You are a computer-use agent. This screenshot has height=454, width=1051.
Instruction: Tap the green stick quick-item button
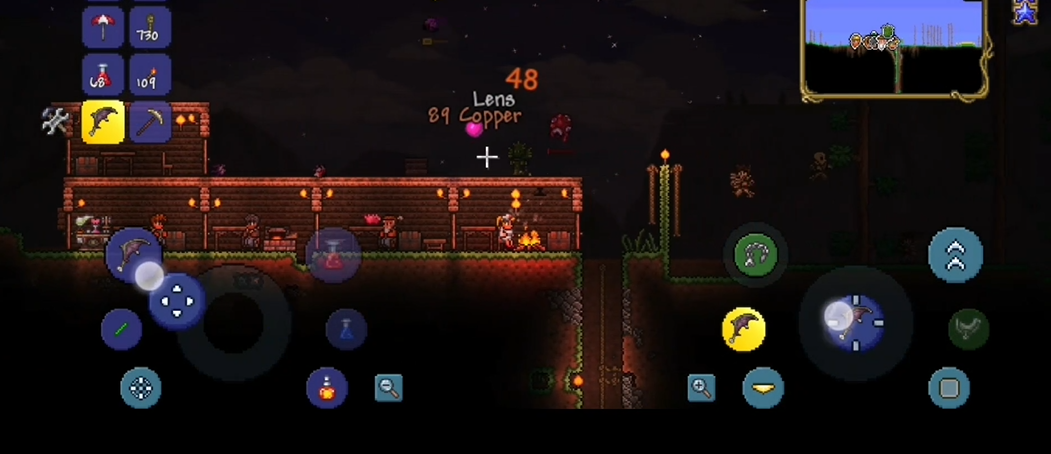[x=121, y=329]
